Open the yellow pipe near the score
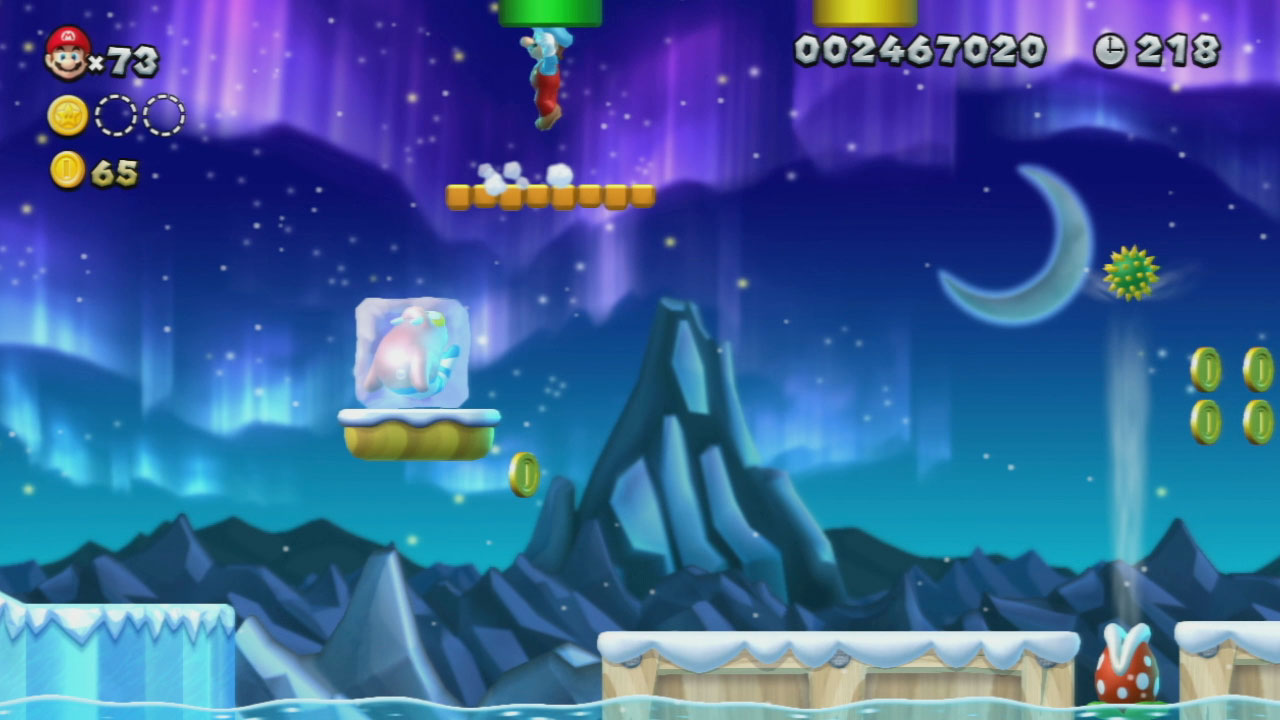This screenshot has height=720, width=1280. coord(864,12)
